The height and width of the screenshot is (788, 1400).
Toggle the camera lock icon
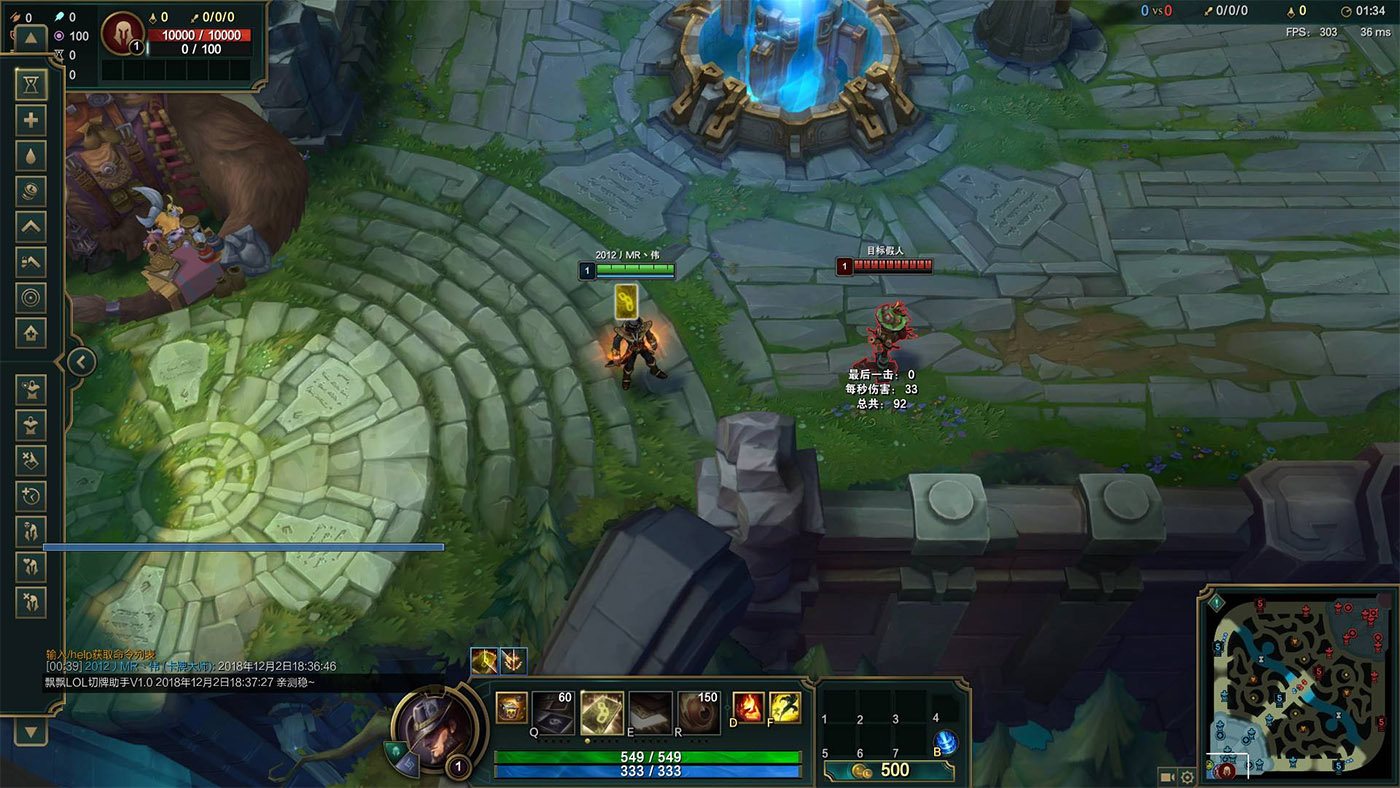point(1166,777)
